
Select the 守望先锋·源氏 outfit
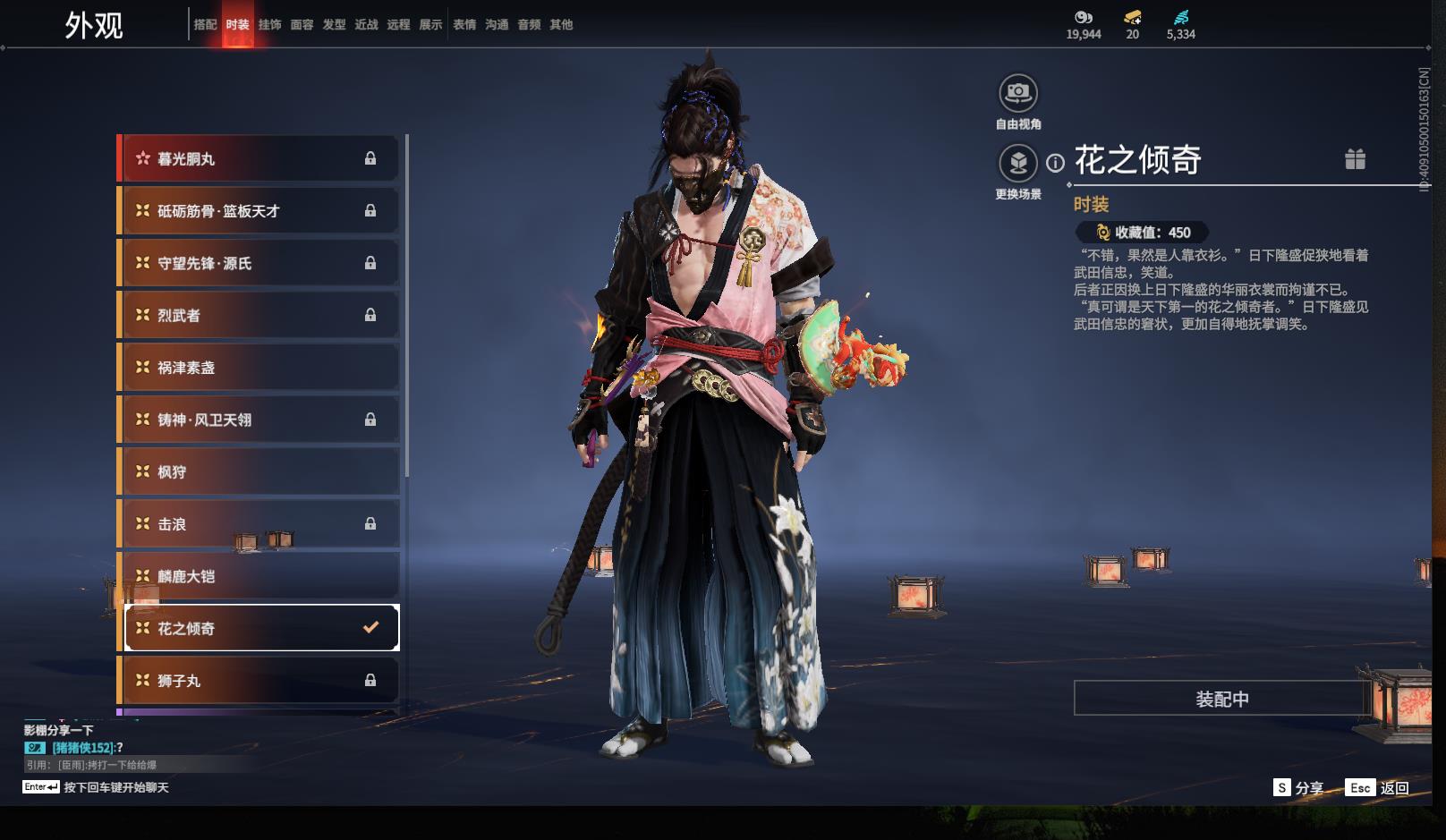pyautogui.click(x=259, y=263)
